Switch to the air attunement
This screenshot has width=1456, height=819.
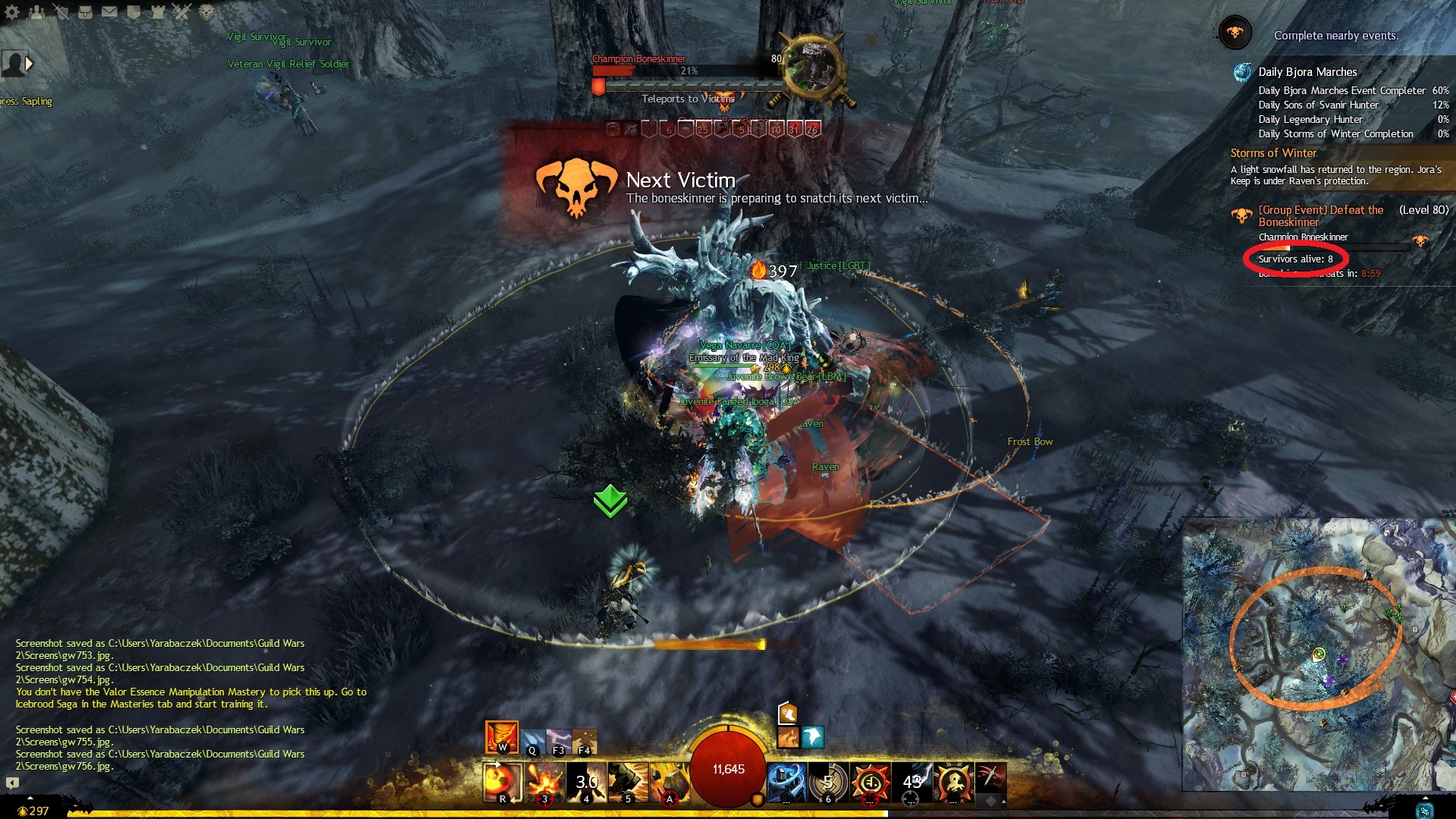[559, 741]
